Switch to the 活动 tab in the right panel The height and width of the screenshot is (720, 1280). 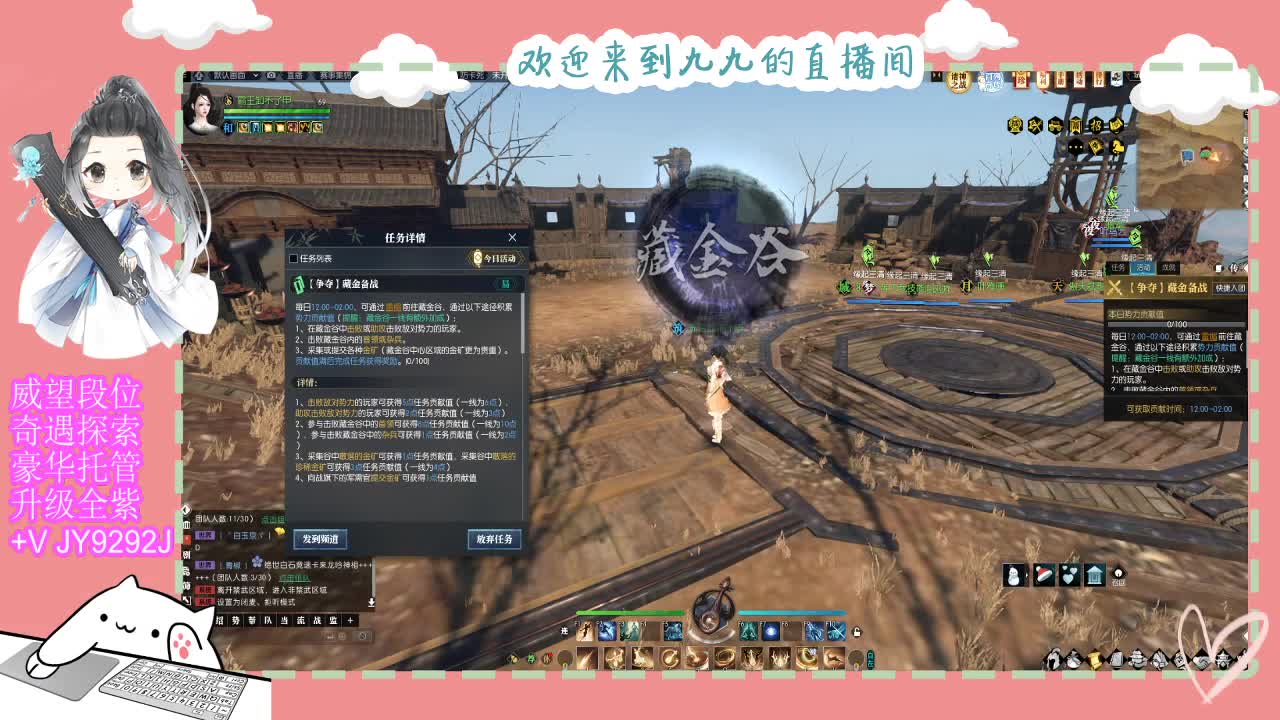coord(1144,268)
